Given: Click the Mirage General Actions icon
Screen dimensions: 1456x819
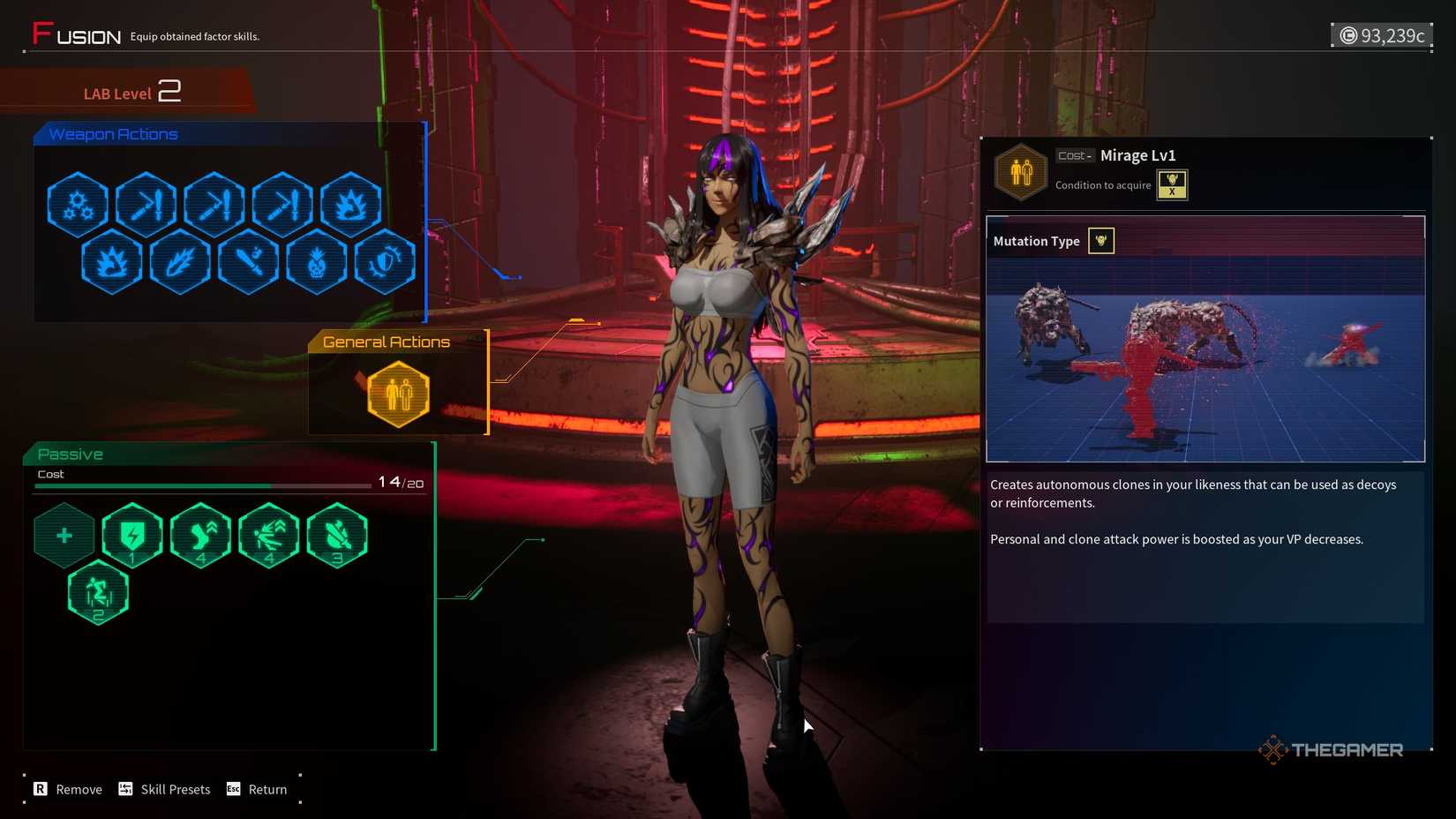Looking at the screenshot, I should pyautogui.click(x=397, y=394).
